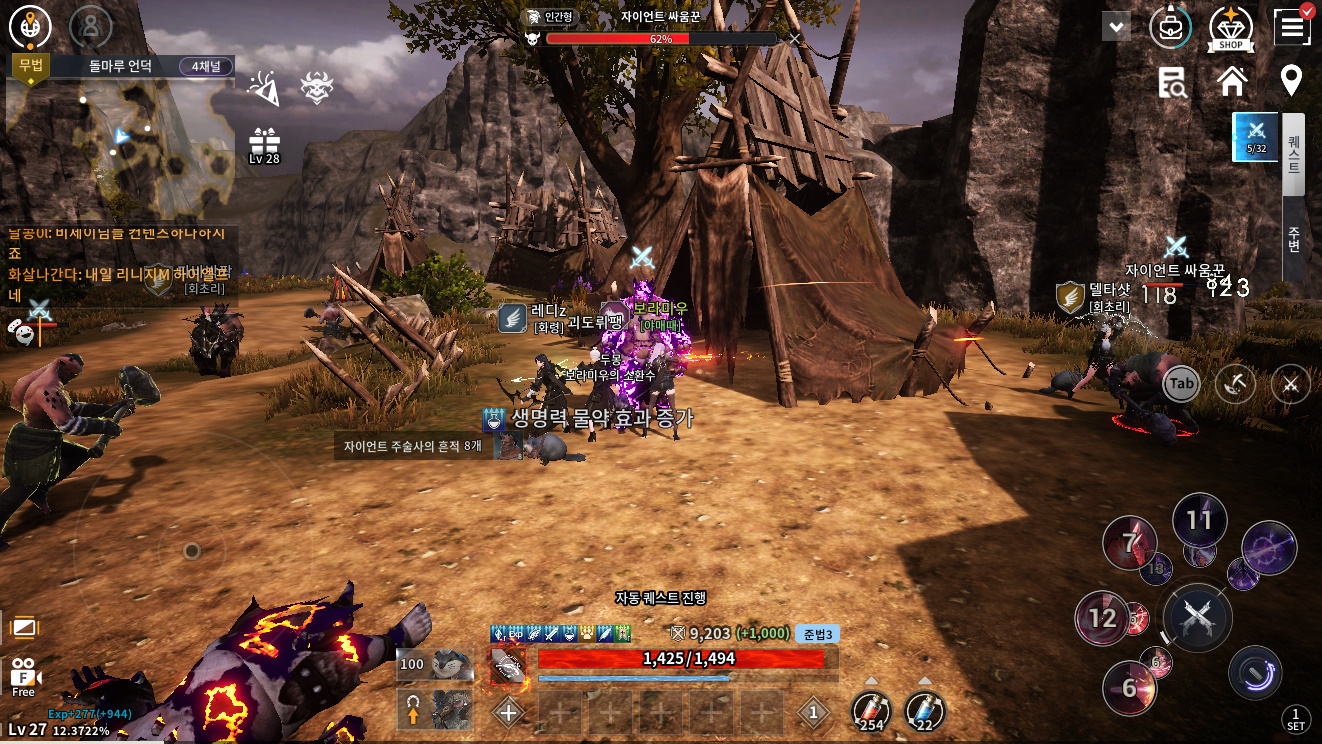
Task: Claim the Lv 28 gift box reward
Action: coord(265,145)
